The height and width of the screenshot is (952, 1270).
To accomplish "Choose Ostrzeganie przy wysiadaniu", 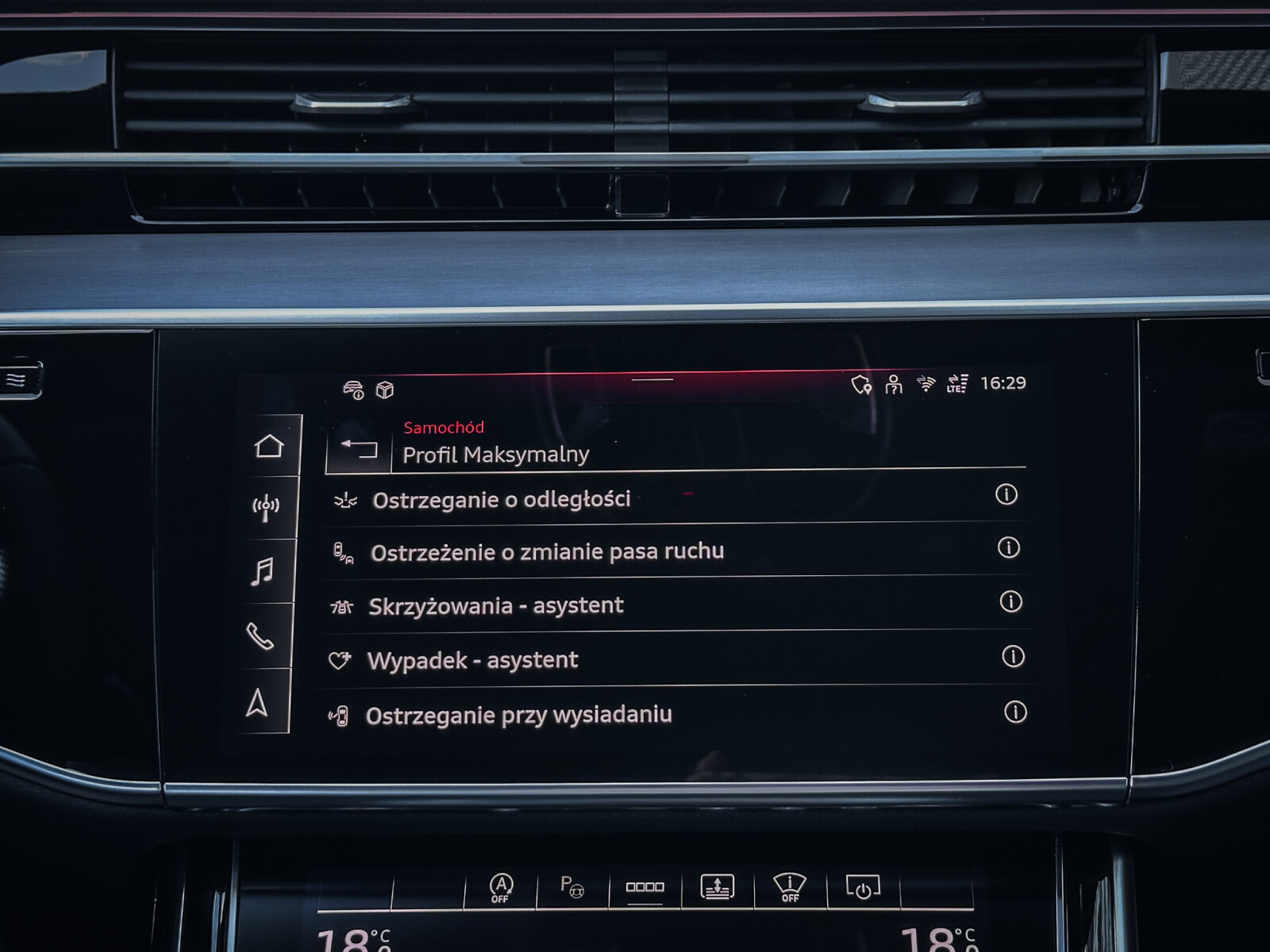I will tap(518, 716).
